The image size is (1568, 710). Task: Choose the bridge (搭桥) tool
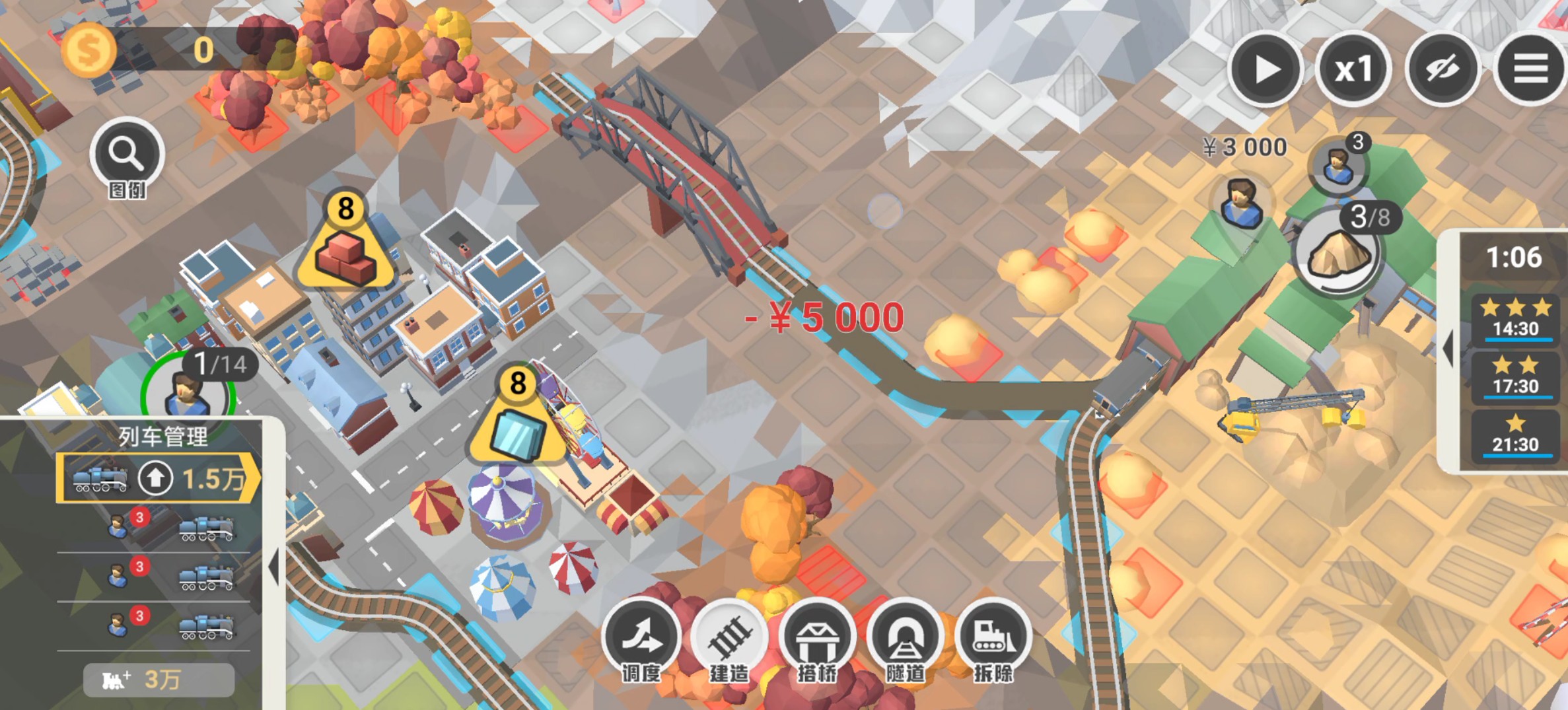pos(818,637)
